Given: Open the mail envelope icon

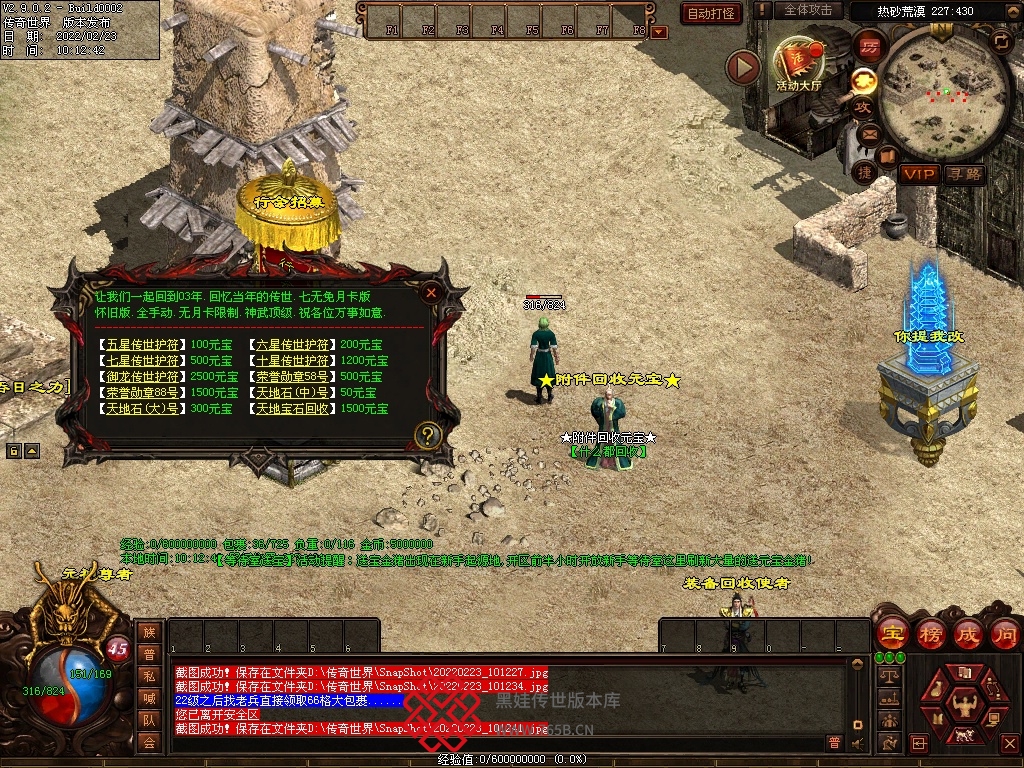Looking at the screenshot, I should point(867,133).
